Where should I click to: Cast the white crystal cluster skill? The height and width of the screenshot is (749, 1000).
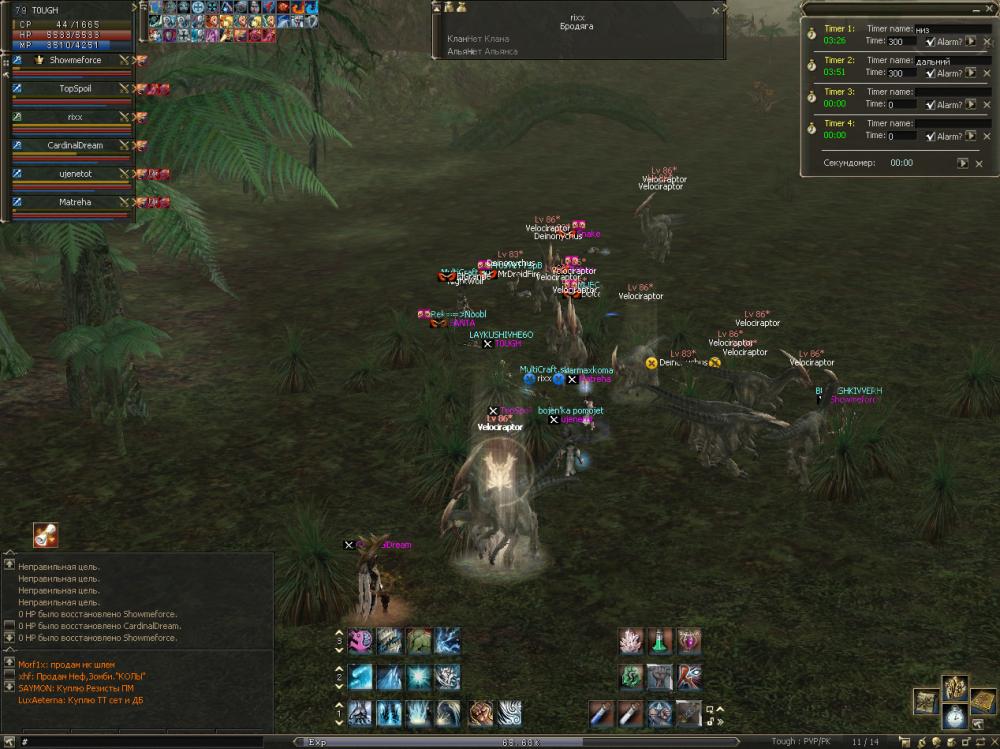(631, 641)
